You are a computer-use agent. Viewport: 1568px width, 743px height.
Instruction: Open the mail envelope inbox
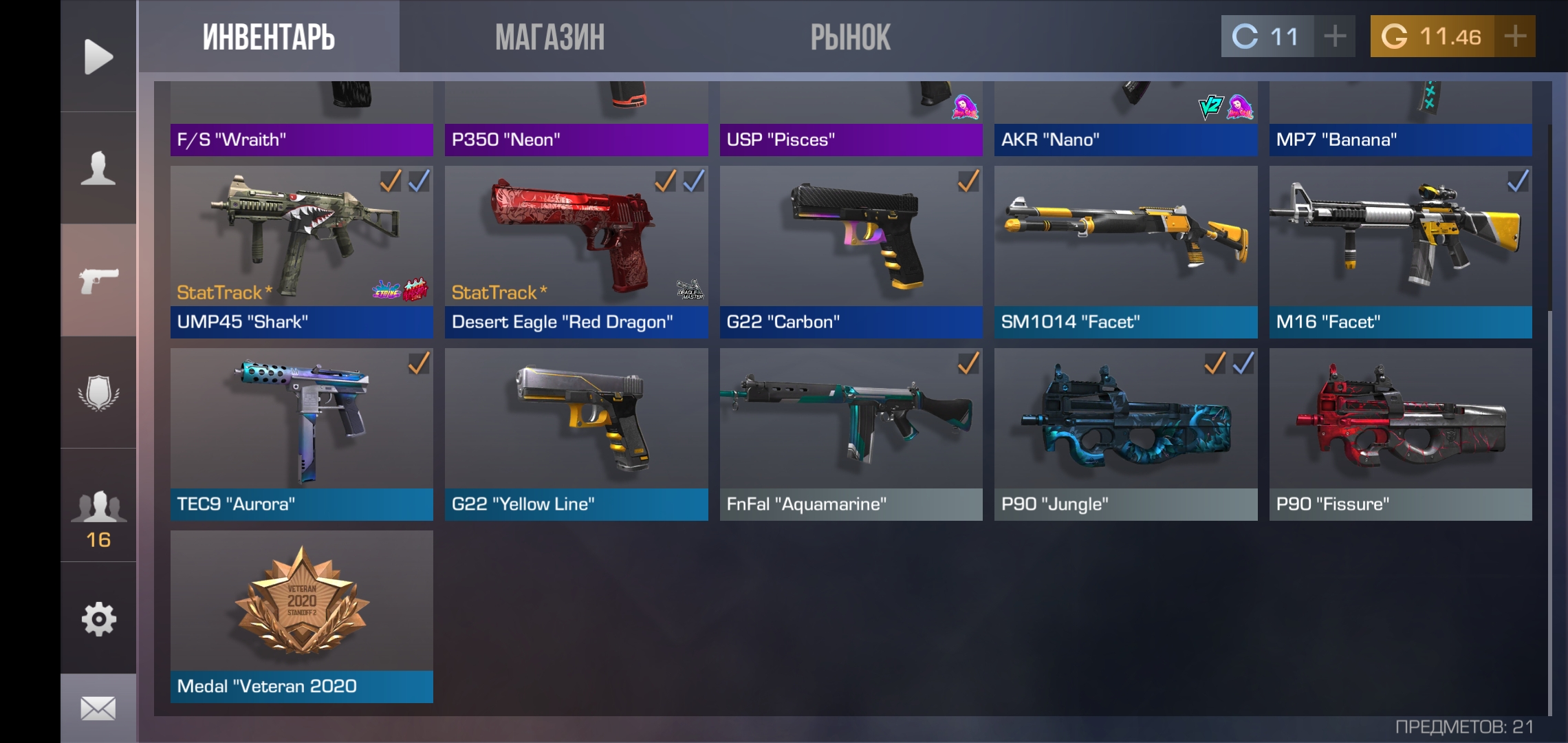point(98,708)
